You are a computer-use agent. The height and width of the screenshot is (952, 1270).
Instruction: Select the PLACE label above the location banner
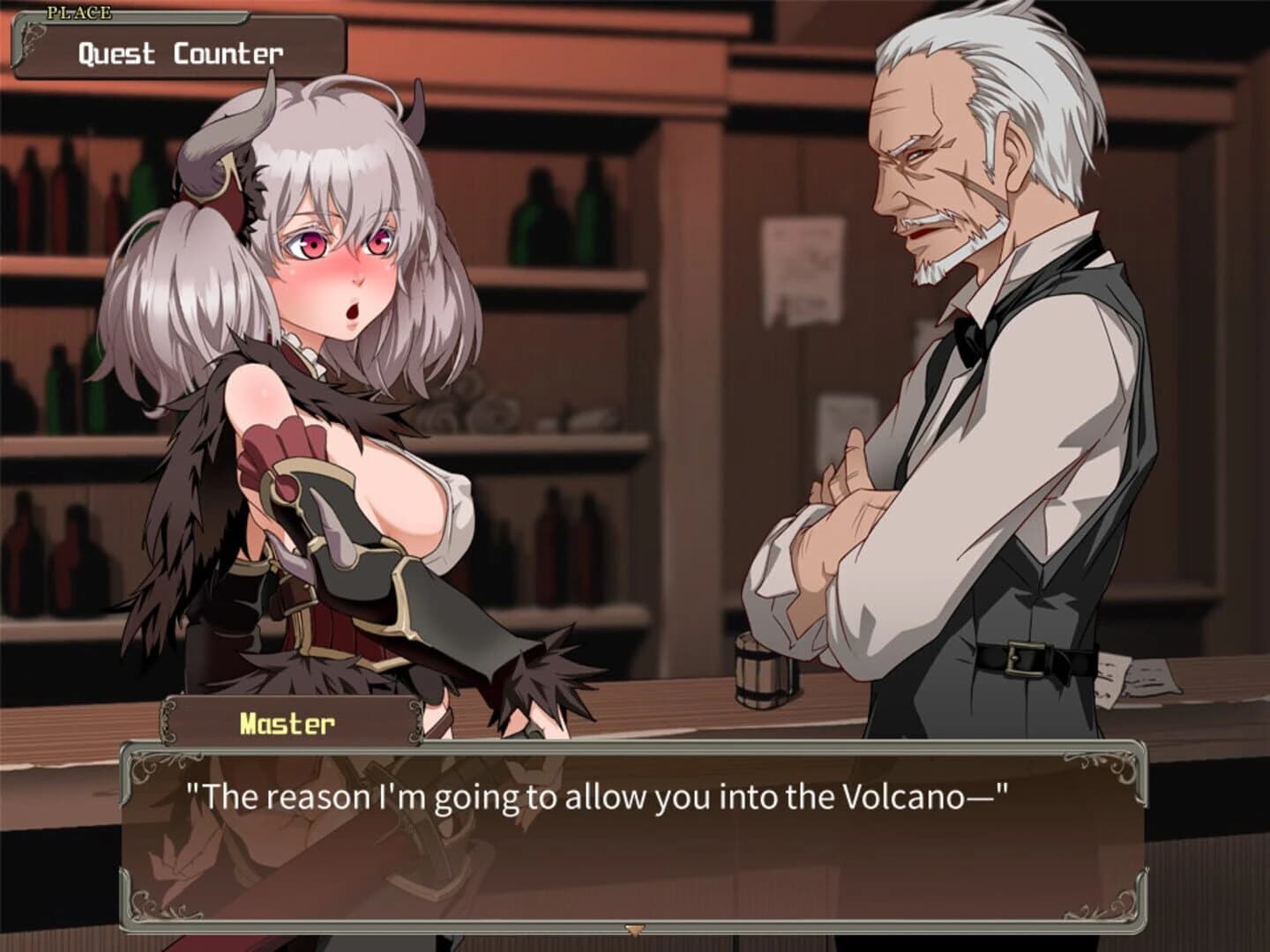tap(78, 11)
